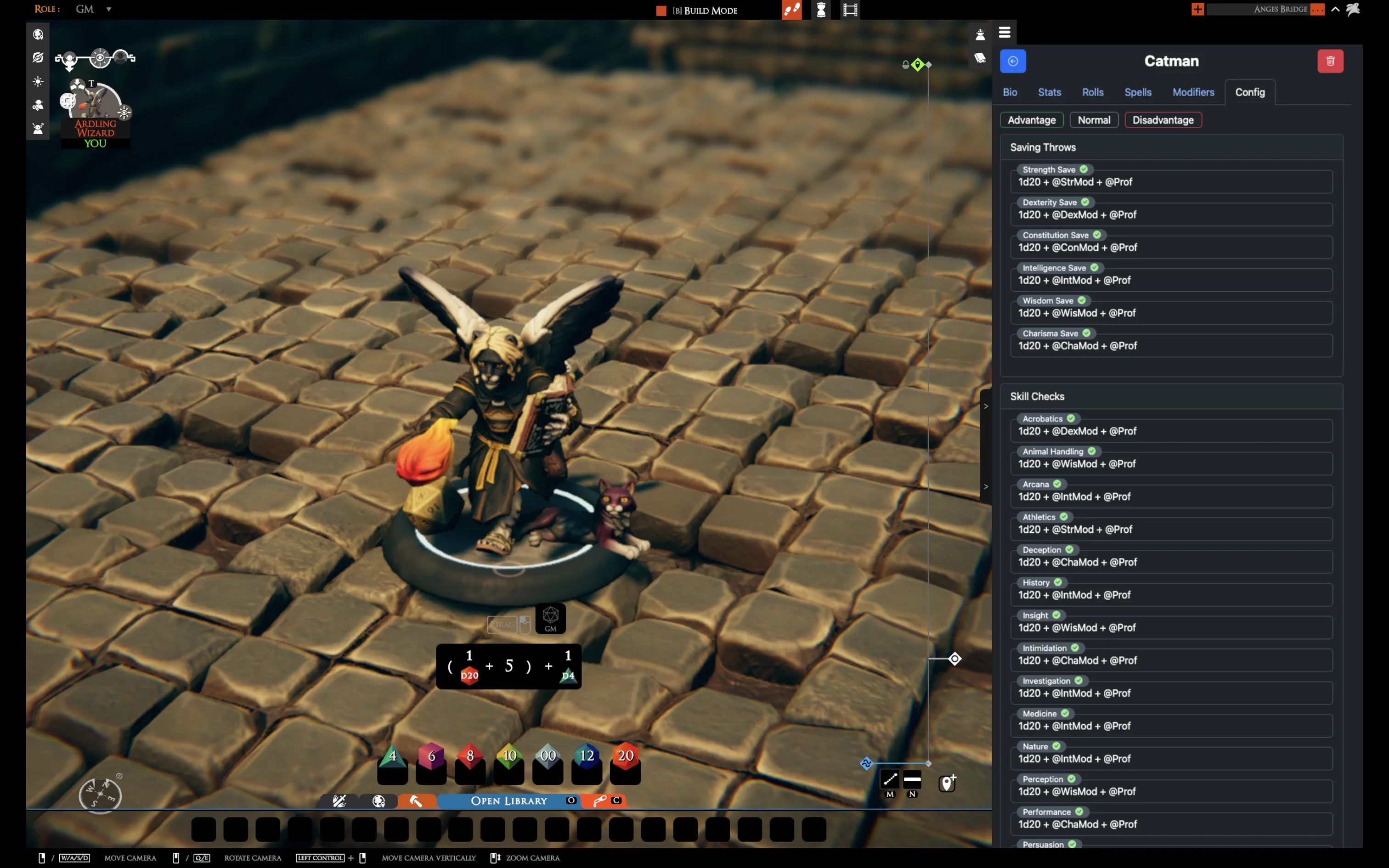Click the attack sword icon in bottom toolbar
This screenshot has width=1389, height=868.
[340, 800]
